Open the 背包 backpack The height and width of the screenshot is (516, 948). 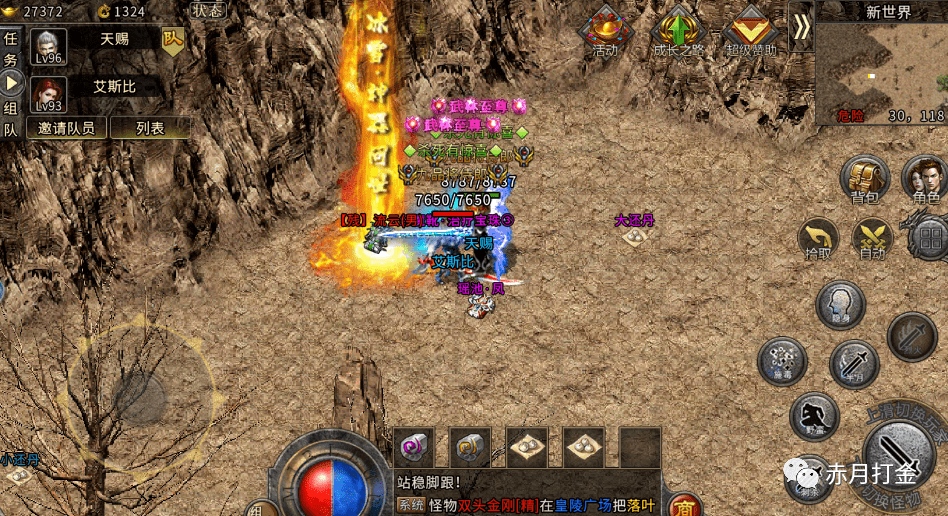[x=865, y=180]
